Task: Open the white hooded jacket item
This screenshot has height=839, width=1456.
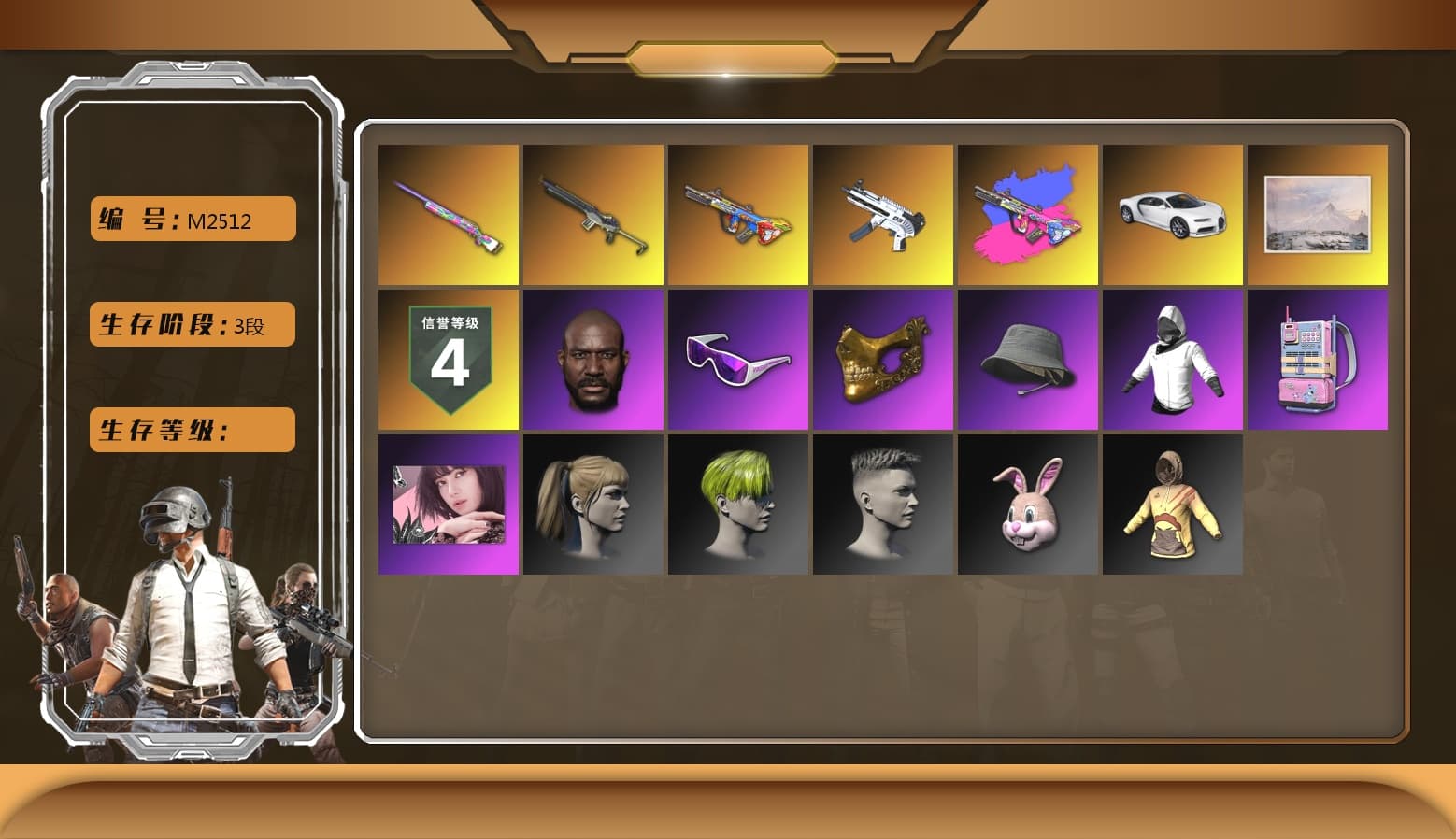Action: coord(1172,359)
